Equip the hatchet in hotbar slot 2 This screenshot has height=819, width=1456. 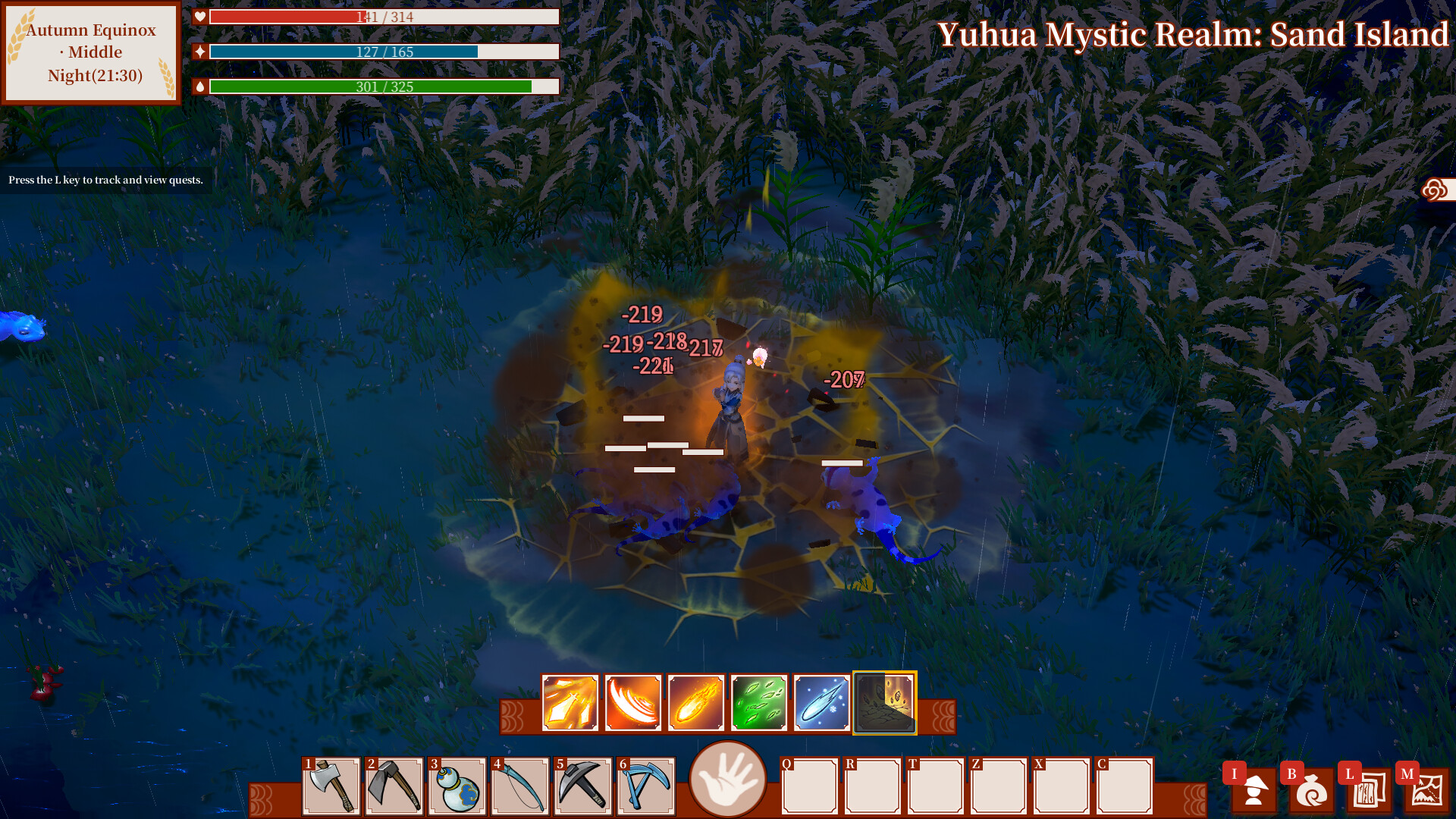tap(394, 785)
